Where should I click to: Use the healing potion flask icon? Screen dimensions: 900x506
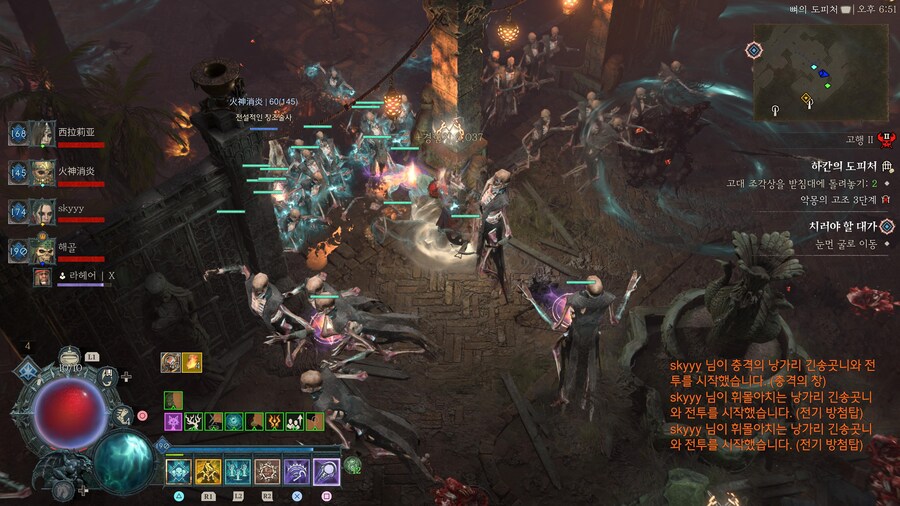[x=70, y=357]
